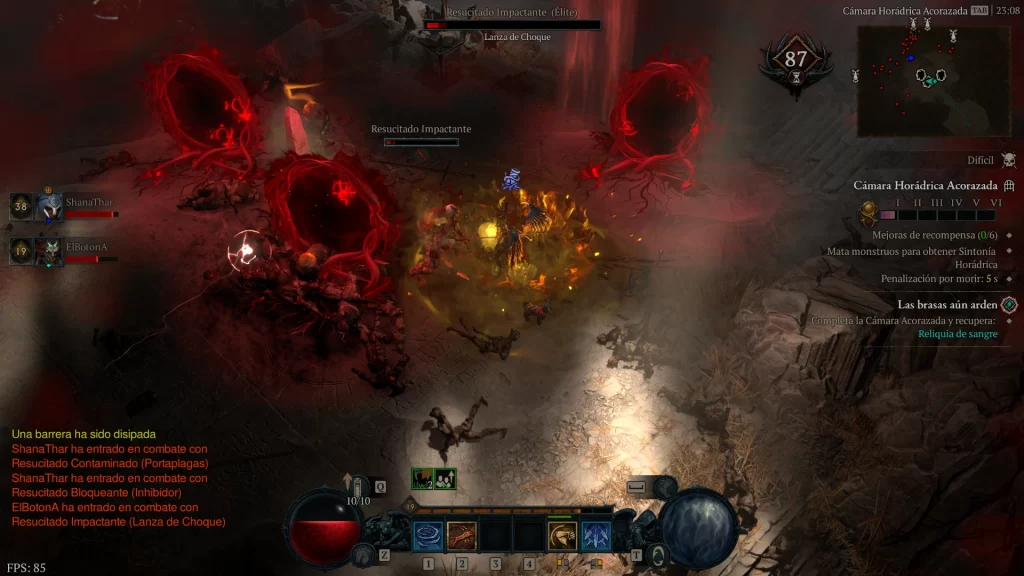Click the Difícil skull difficulty icon
Screen dimensions: 1024x576
pos(1008,160)
